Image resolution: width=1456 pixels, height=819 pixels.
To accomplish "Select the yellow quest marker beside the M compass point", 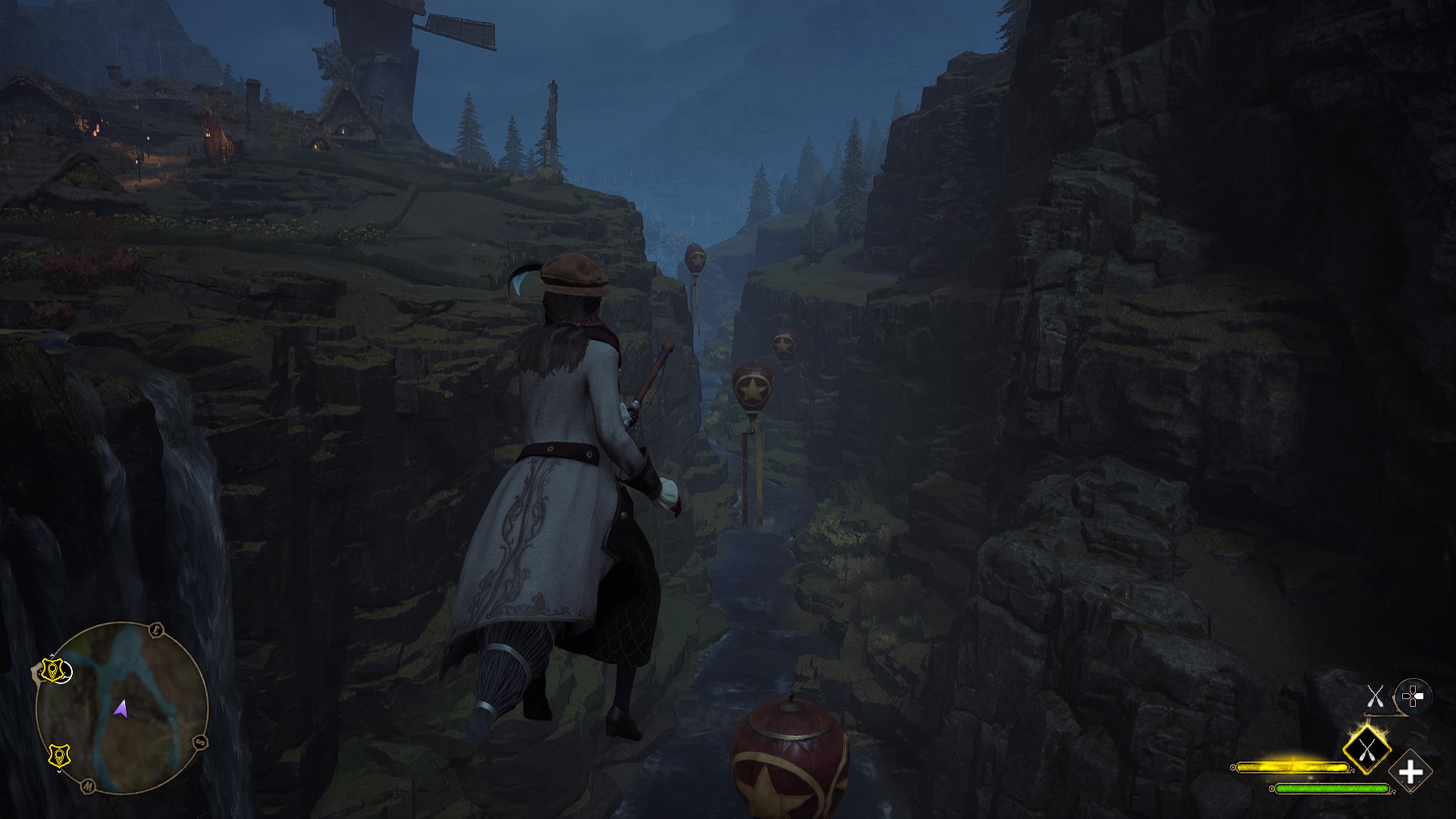I will click(x=60, y=756).
